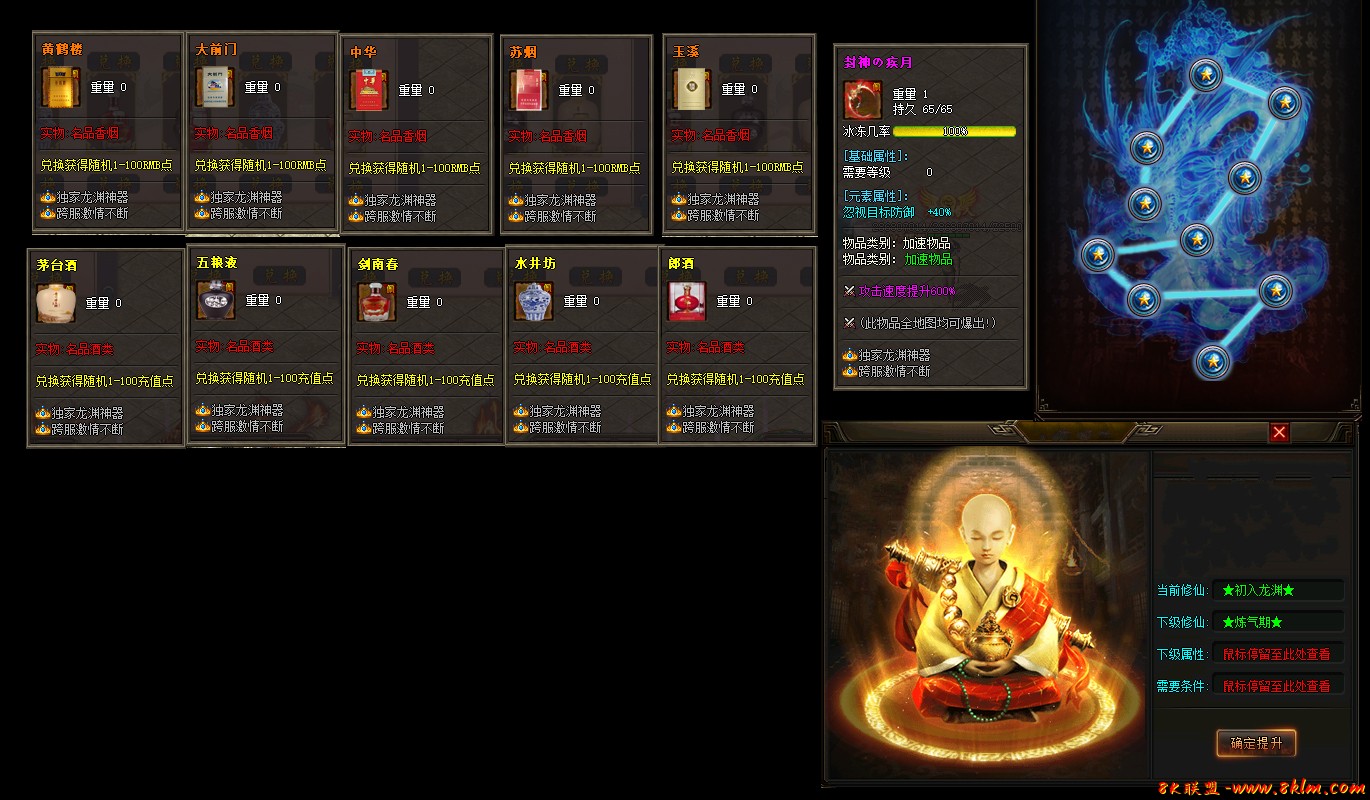
Task: Select the 五粮液 liquor bottle icon
Action: [216, 300]
